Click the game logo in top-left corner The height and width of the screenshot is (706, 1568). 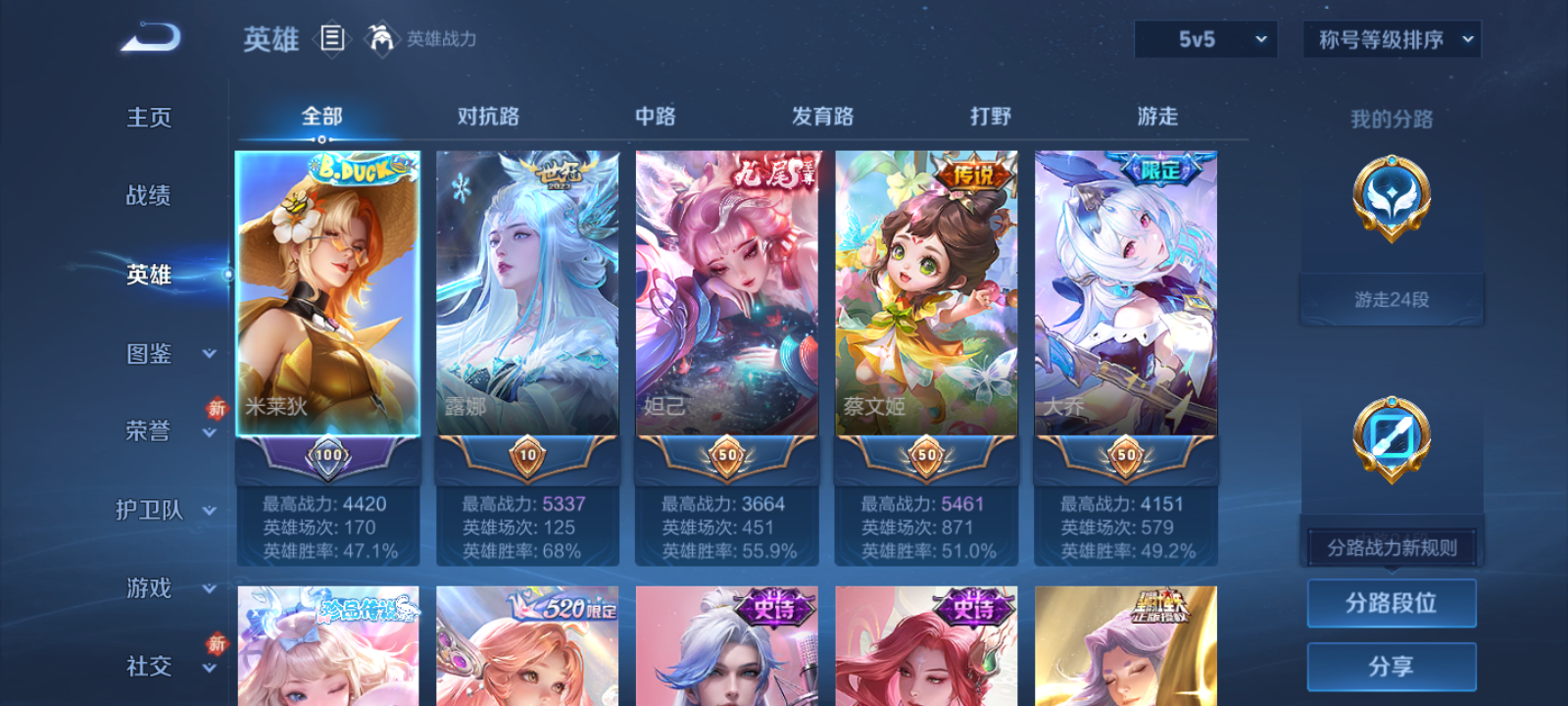[149, 37]
